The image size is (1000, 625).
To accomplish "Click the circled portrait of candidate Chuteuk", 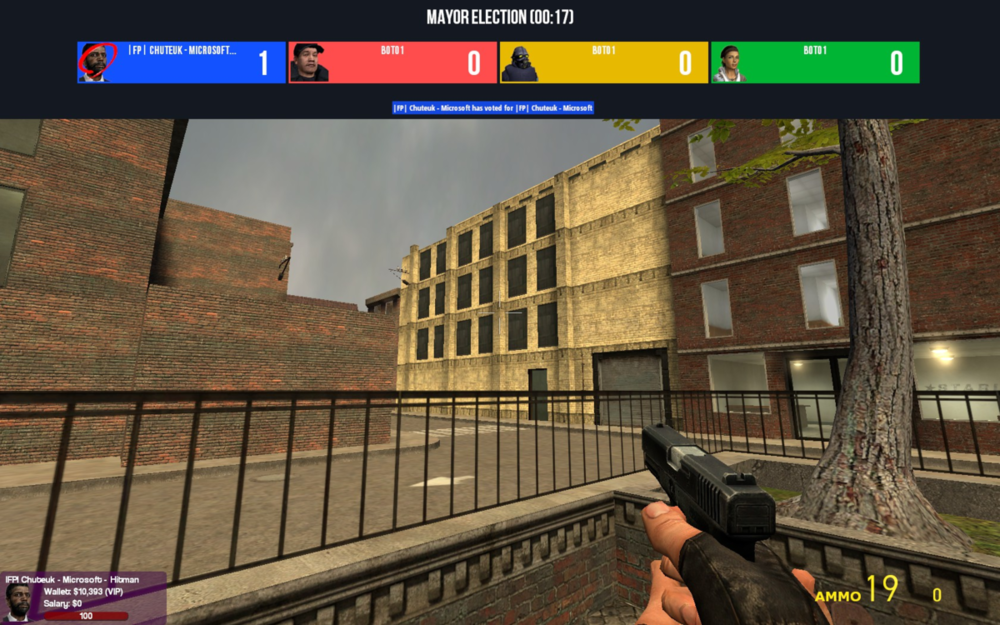I will coord(96,62).
